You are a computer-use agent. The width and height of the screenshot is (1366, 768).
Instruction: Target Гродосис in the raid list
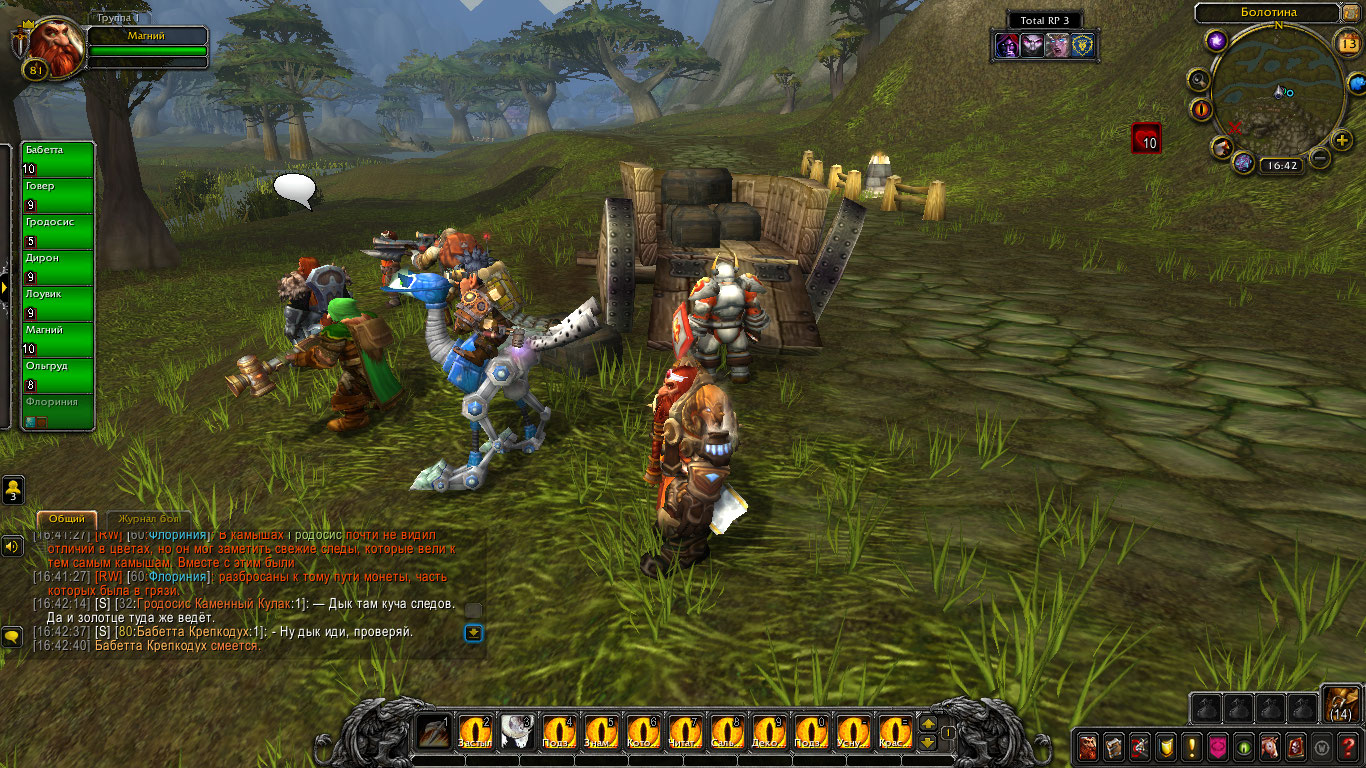point(58,230)
